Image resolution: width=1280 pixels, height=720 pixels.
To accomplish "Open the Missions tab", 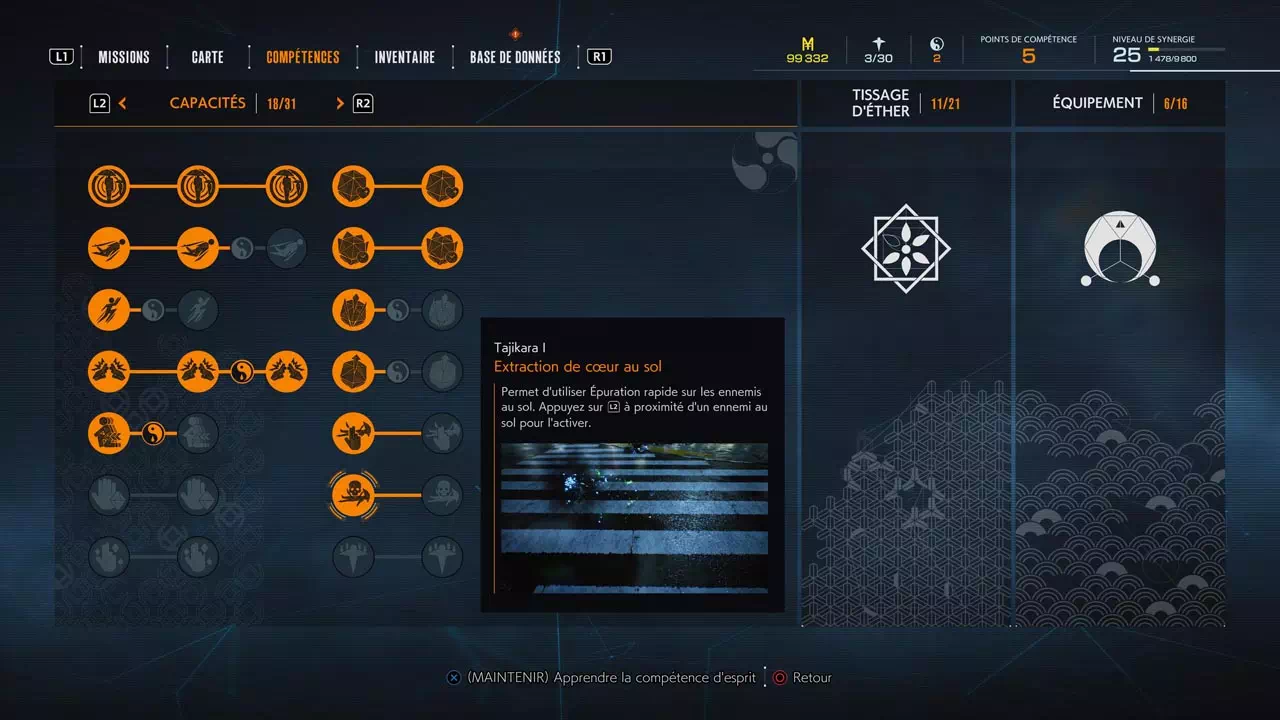I will point(124,57).
